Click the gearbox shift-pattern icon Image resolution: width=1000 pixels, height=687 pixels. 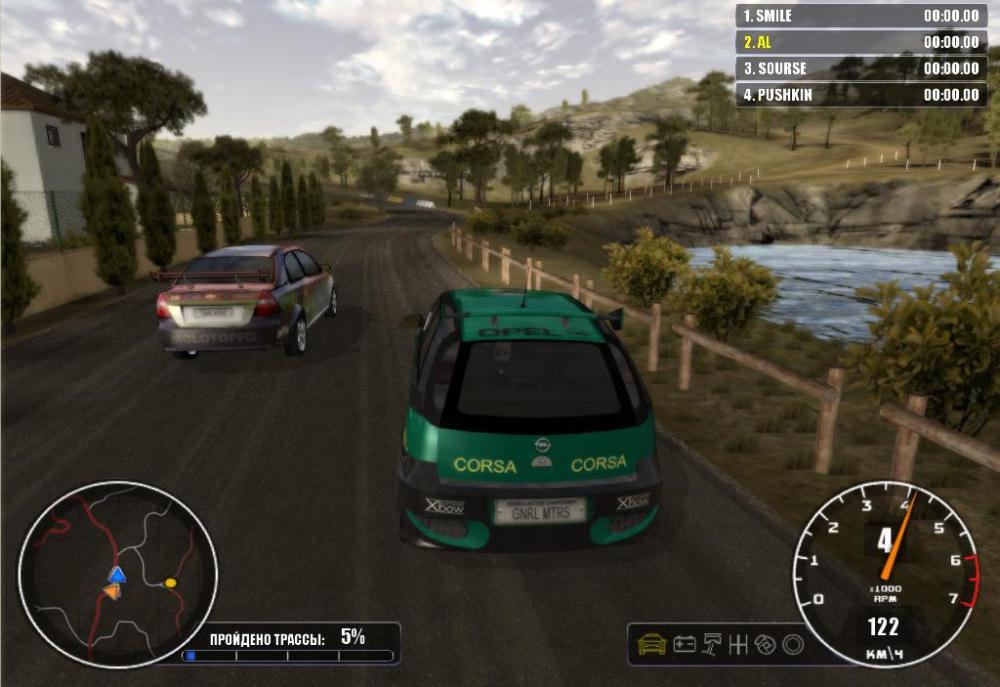[740, 645]
